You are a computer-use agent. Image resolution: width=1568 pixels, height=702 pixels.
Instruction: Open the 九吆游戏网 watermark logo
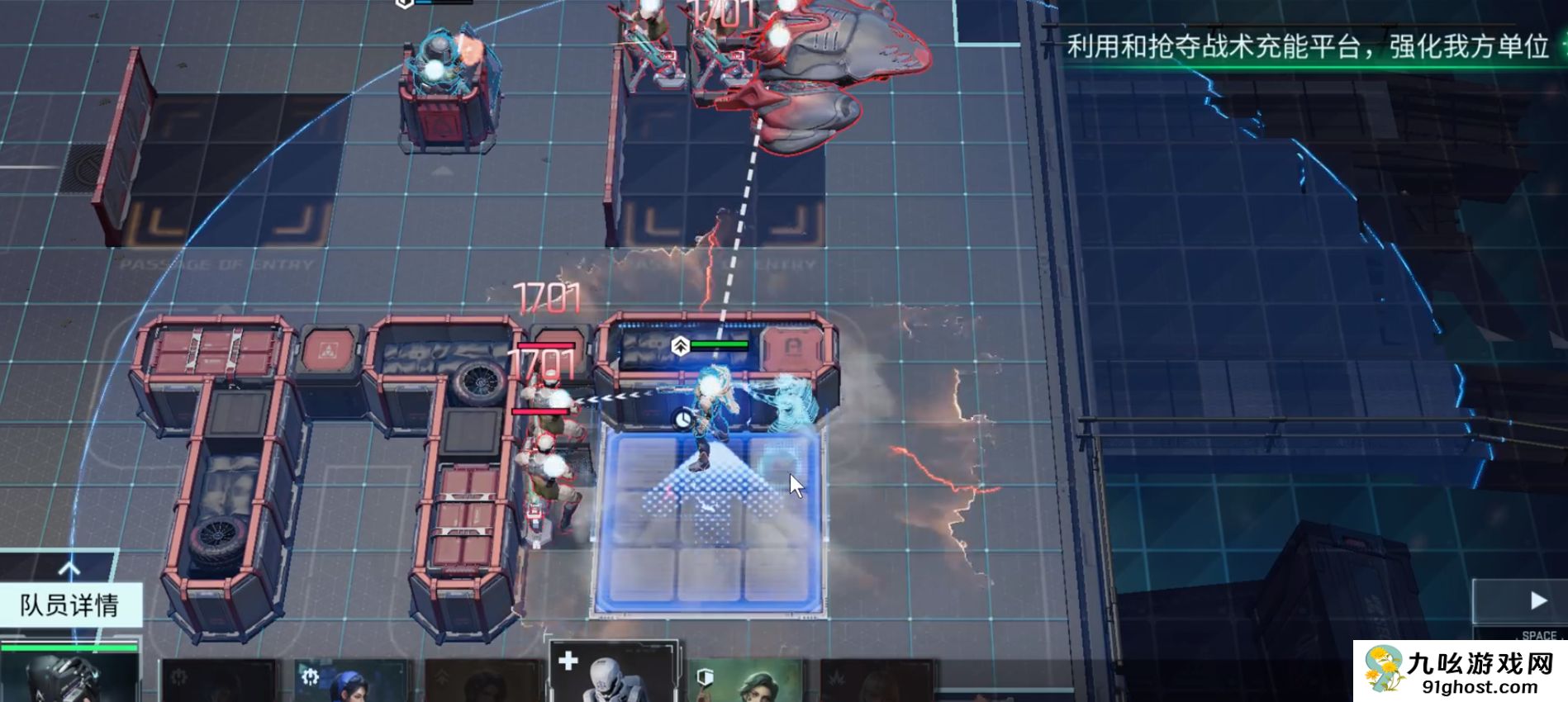(1459, 671)
